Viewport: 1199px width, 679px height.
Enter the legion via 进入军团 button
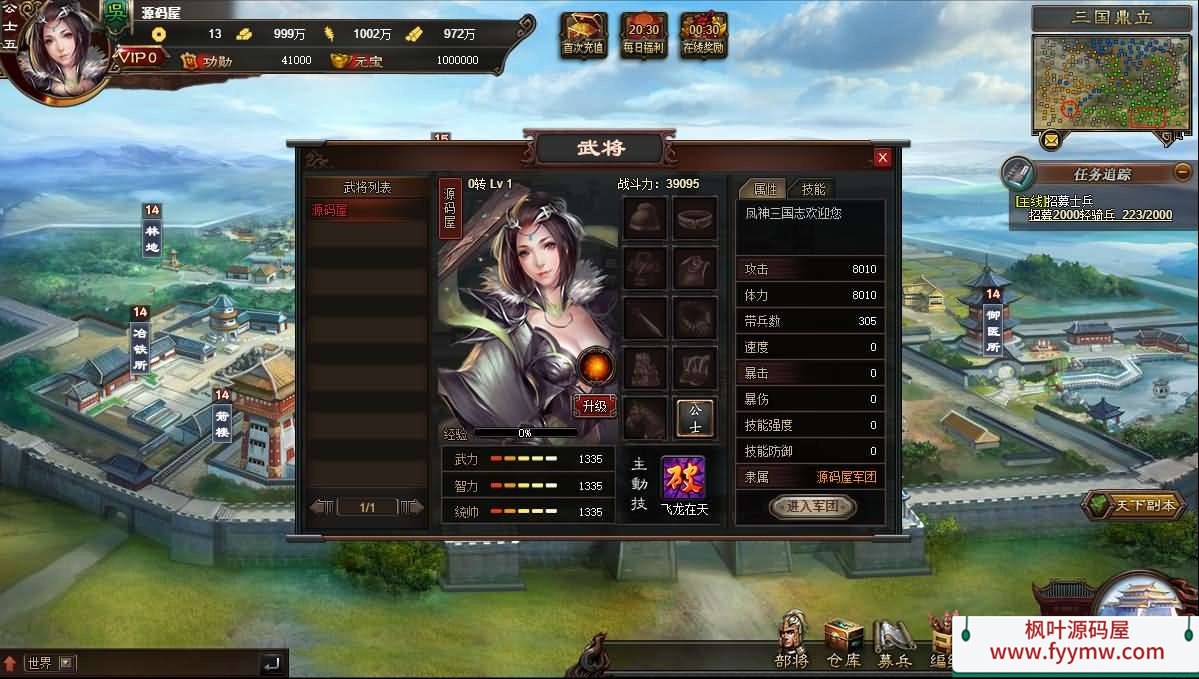812,507
